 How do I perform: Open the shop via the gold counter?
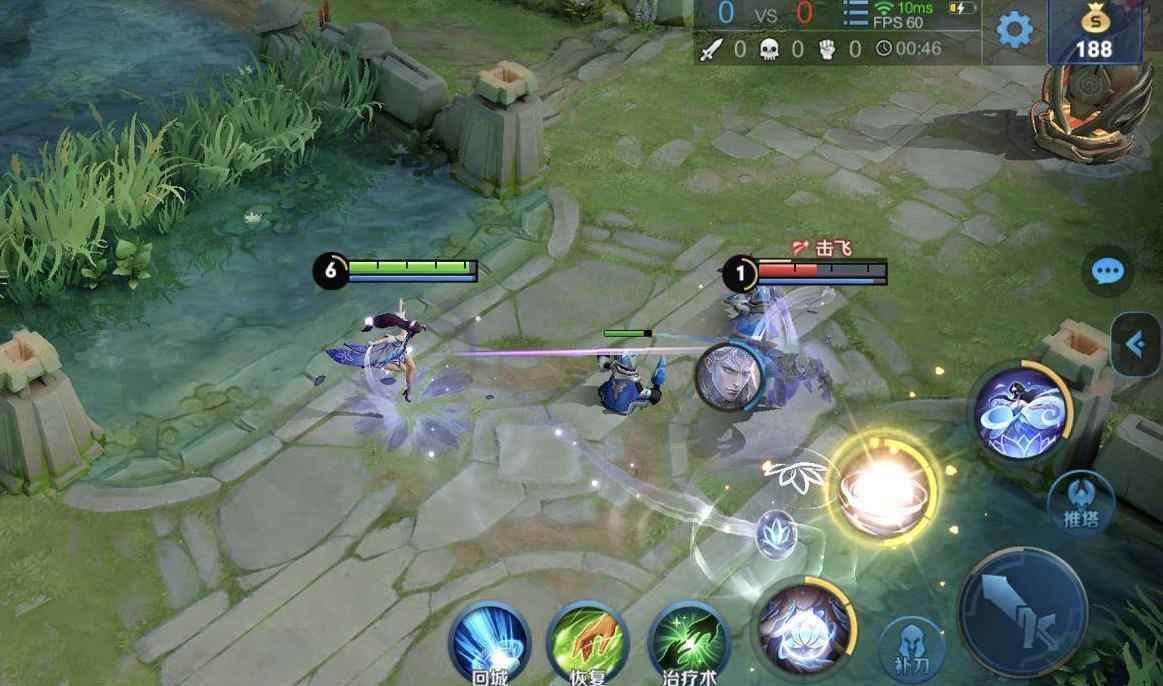(x=1094, y=33)
